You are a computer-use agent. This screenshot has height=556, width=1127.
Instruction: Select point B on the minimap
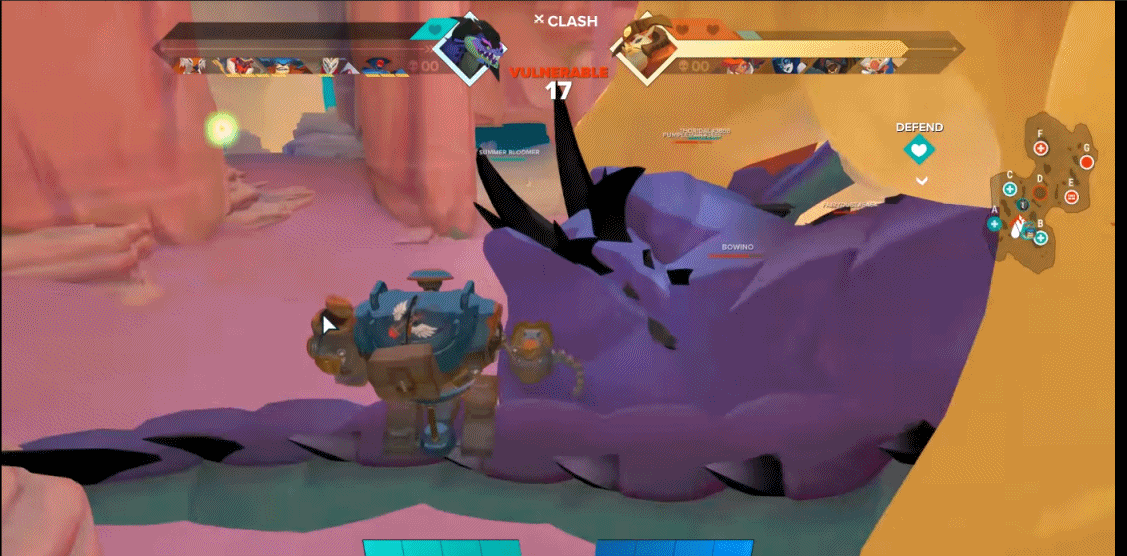tap(1041, 237)
